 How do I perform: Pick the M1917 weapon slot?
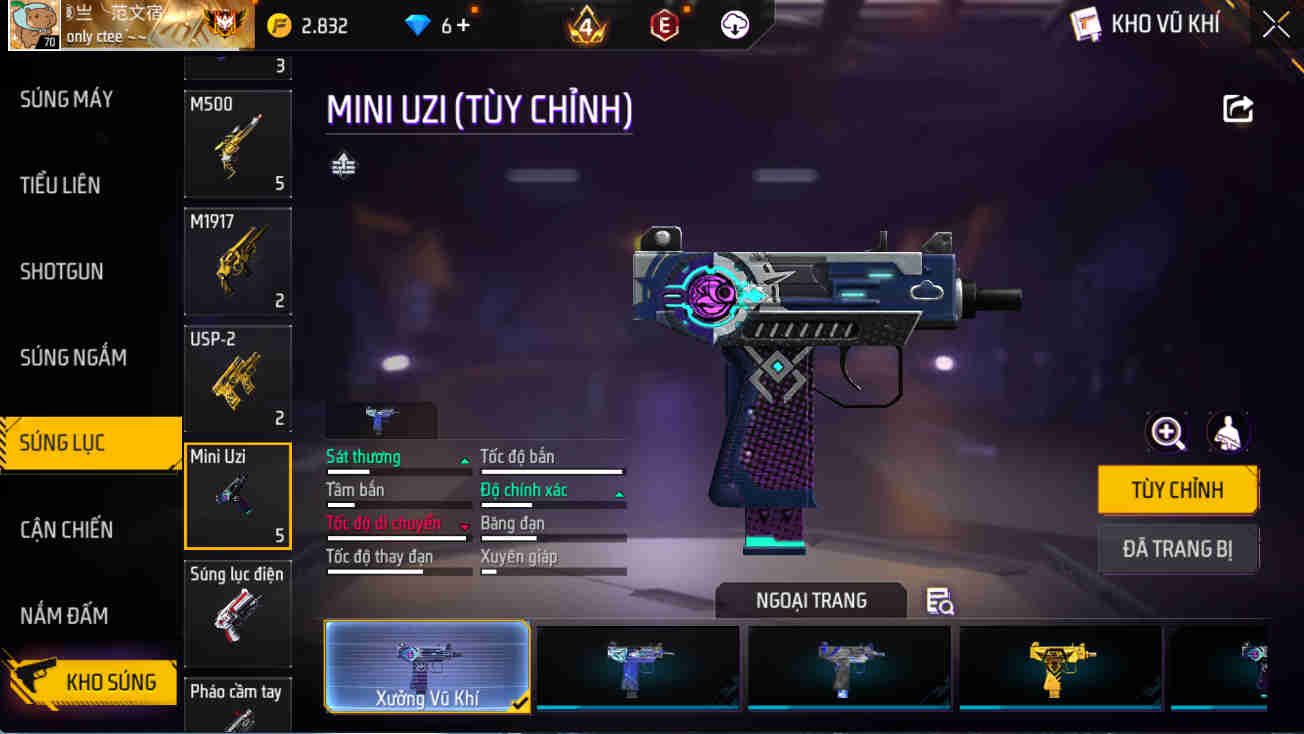click(237, 260)
